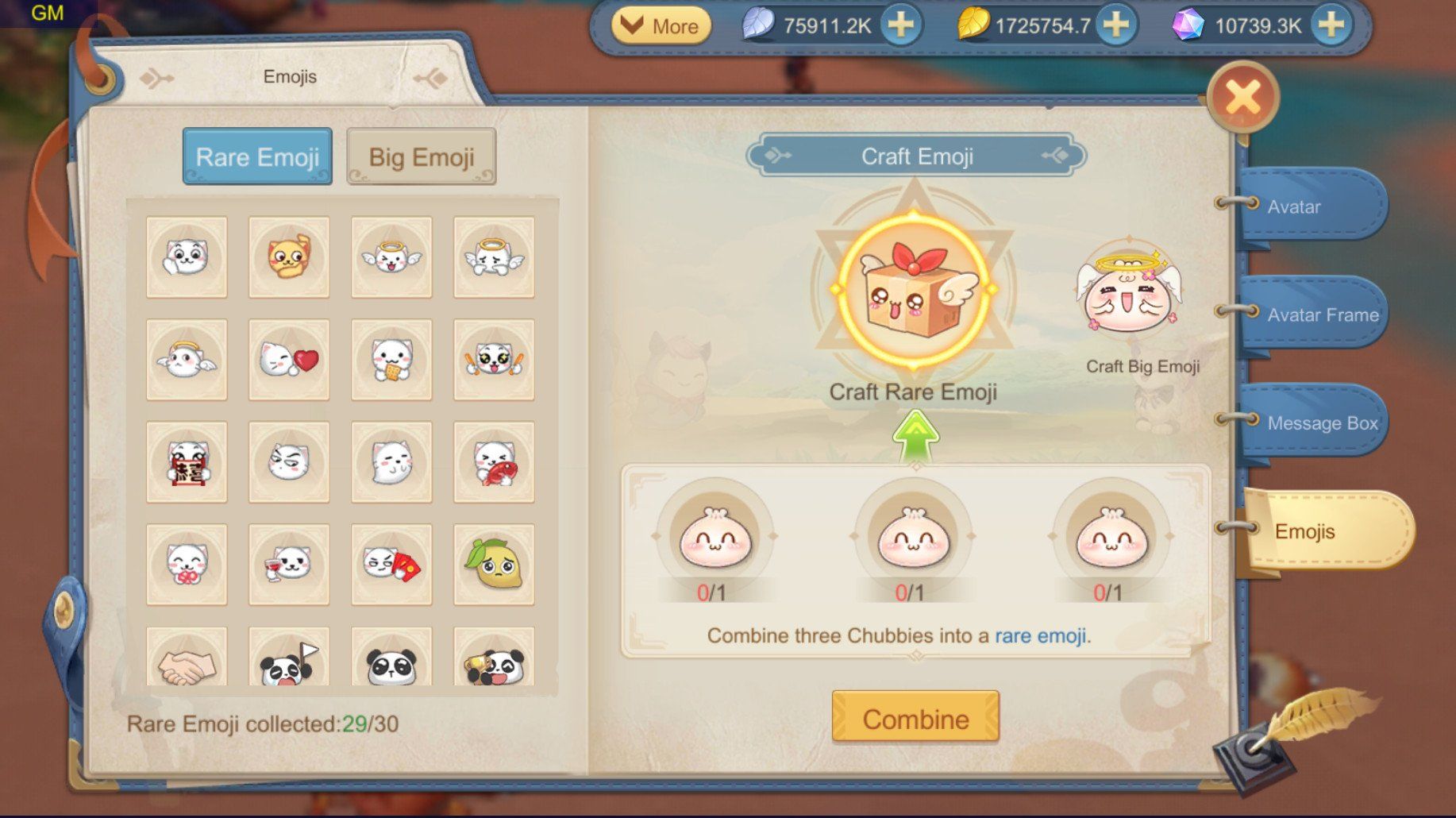This screenshot has height=818, width=1456.
Task: Pick the cat with red heart emoji
Action: [x=289, y=360]
